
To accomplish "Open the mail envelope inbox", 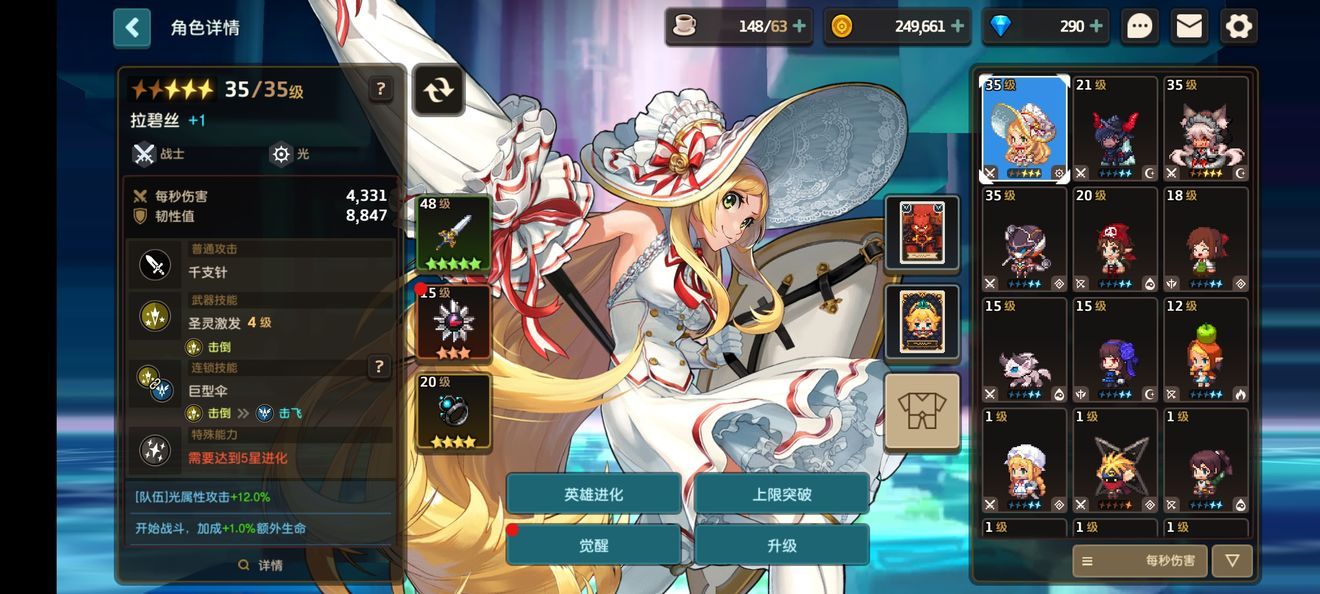I will [x=1189, y=27].
